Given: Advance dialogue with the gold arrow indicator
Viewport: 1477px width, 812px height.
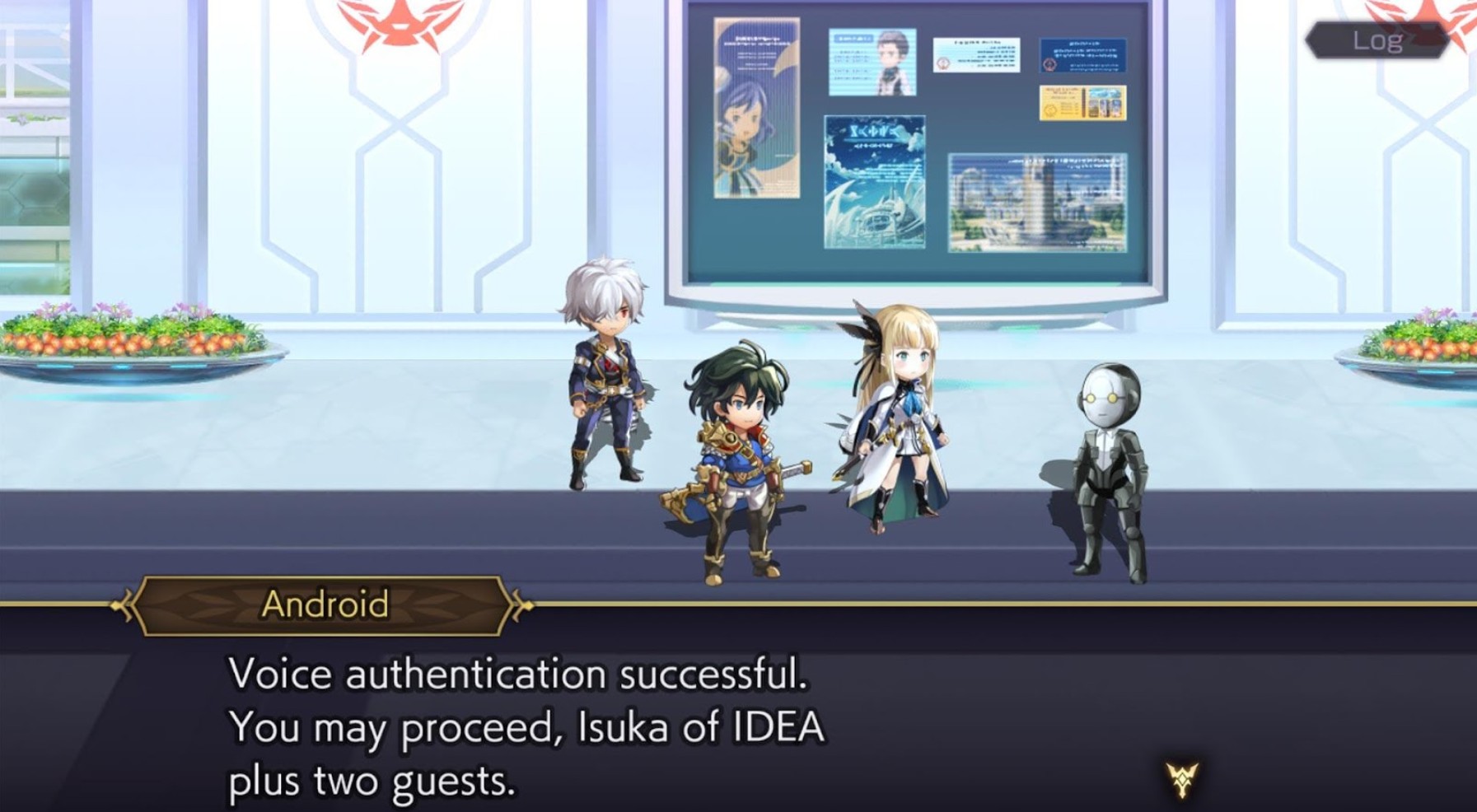Looking at the screenshot, I should (x=1181, y=778).
